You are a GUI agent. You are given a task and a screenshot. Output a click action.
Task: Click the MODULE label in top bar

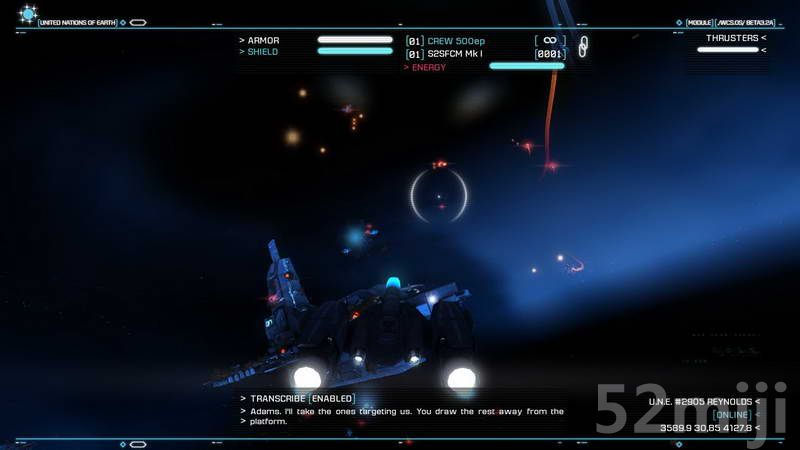[x=698, y=22]
